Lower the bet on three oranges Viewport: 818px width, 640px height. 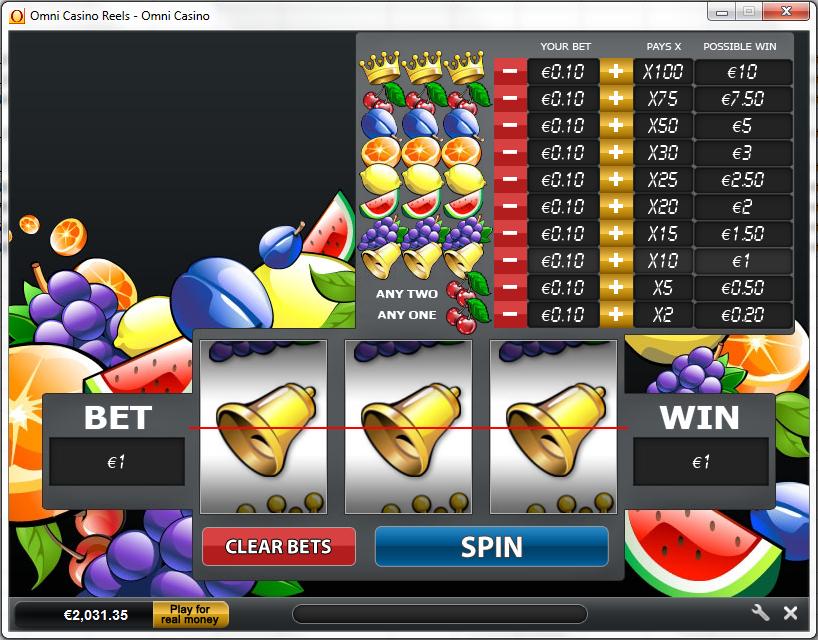[x=510, y=153]
